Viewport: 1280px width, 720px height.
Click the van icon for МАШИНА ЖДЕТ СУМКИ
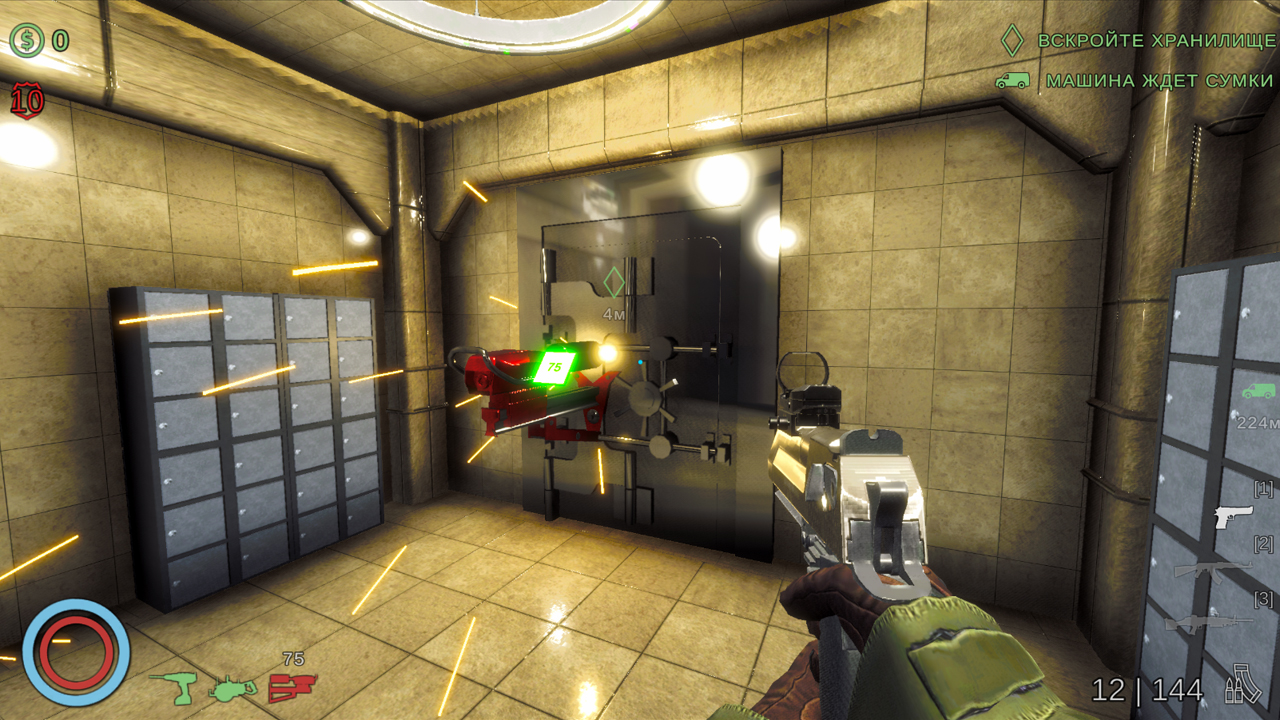pos(1013,82)
